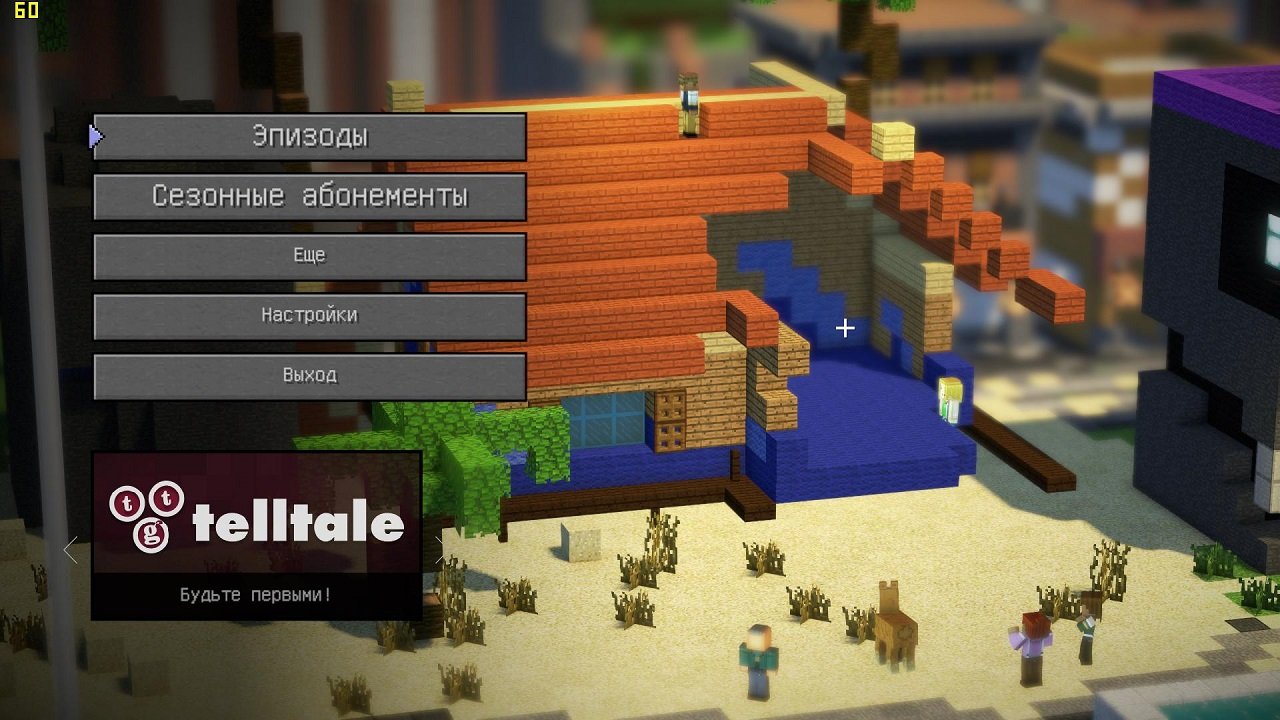Select Сезонные абонементы from the menu
Viewport: 1280px width, 720px height.
pos(309,197)
